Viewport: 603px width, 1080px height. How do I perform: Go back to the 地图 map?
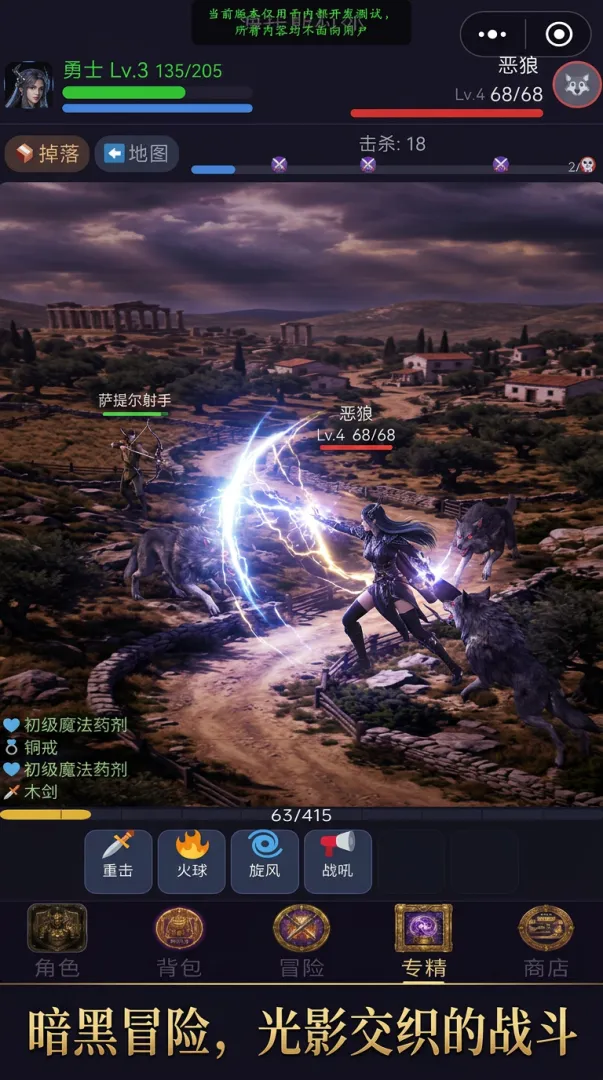click(x=138, y=154)
